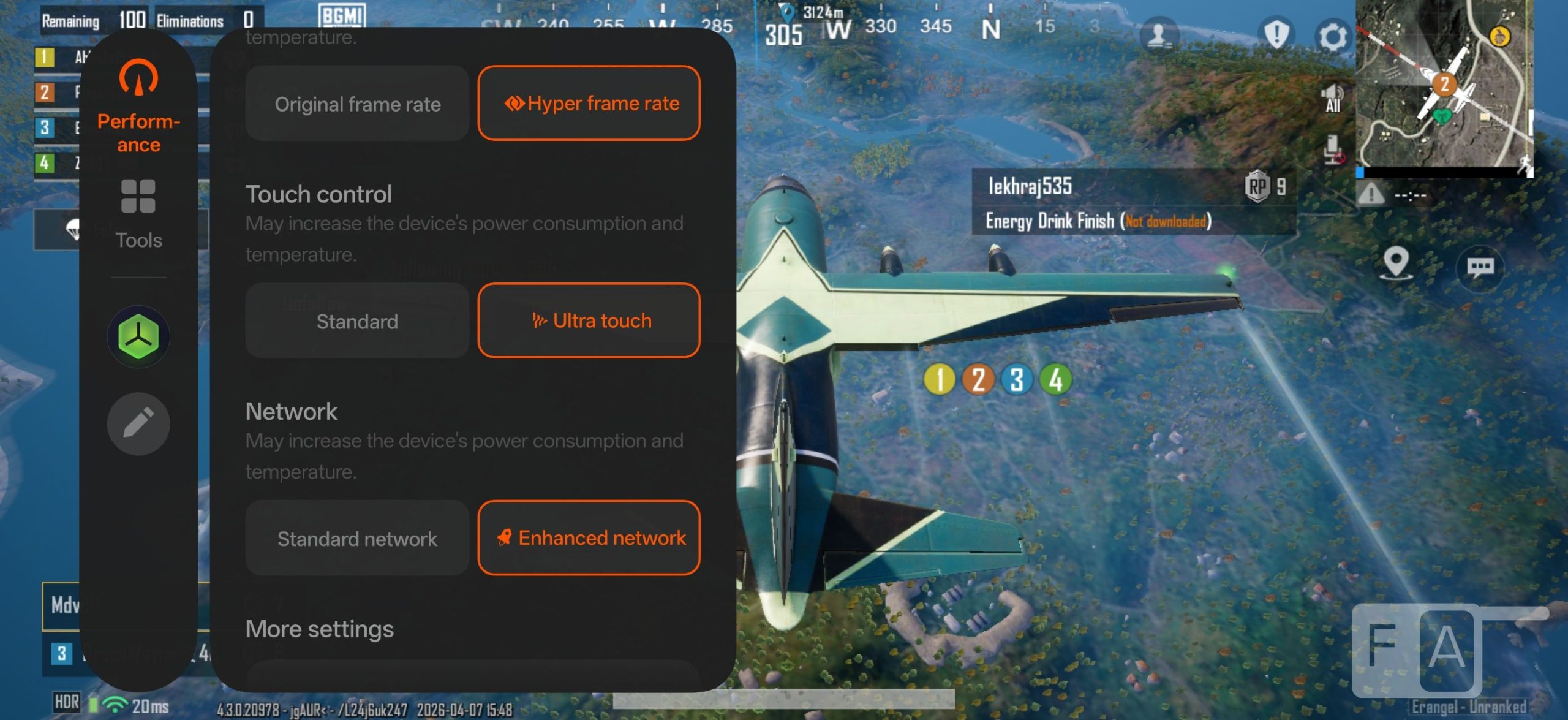This screenshot has height=720, width=1568.
Task: Open the Performance tab in sidebar
Action: coord(138,105)
